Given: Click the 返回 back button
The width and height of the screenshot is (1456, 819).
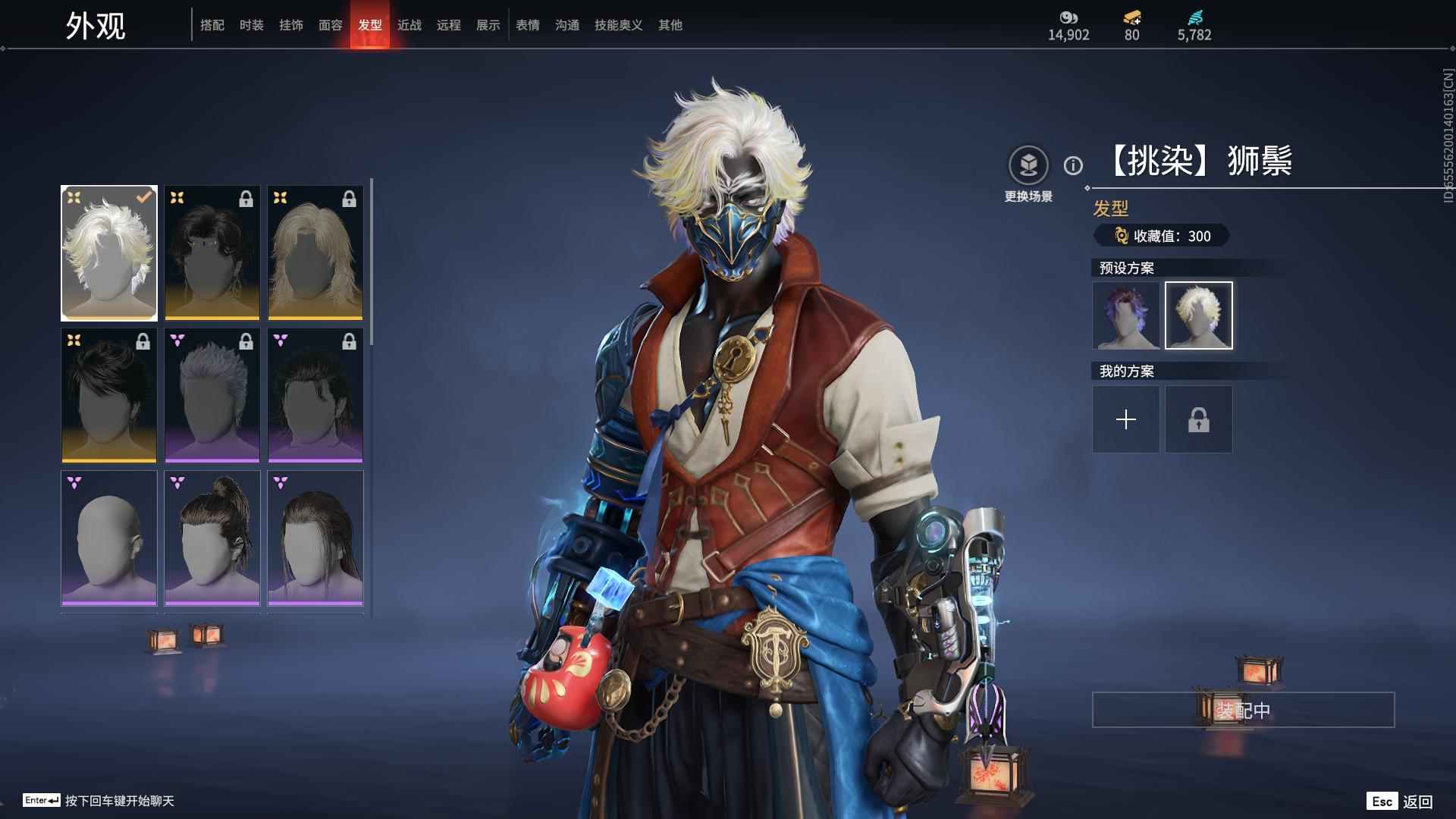Looking at the screenshot, I should click(1401, 802).
